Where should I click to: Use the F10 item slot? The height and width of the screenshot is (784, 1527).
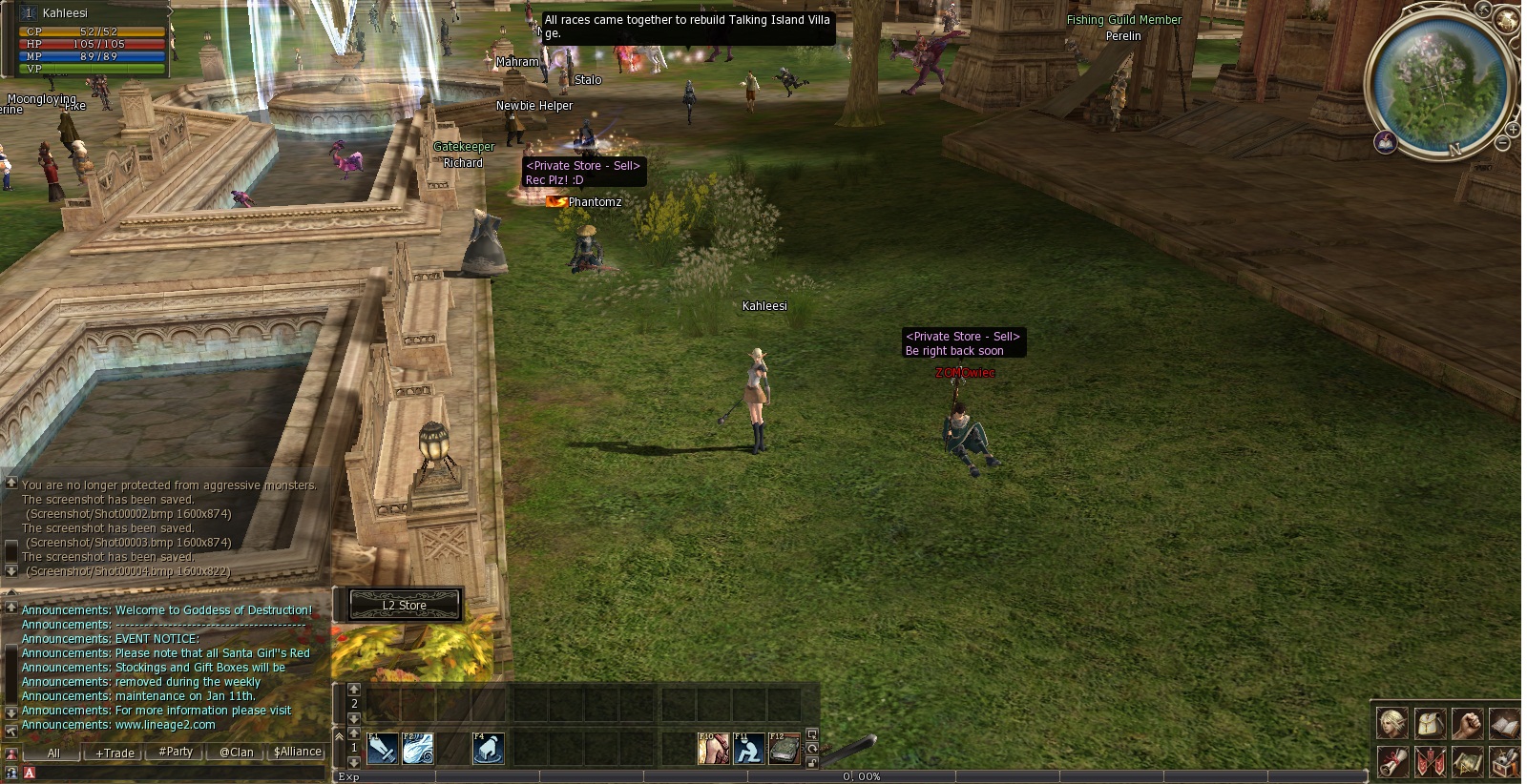(713, 749)
